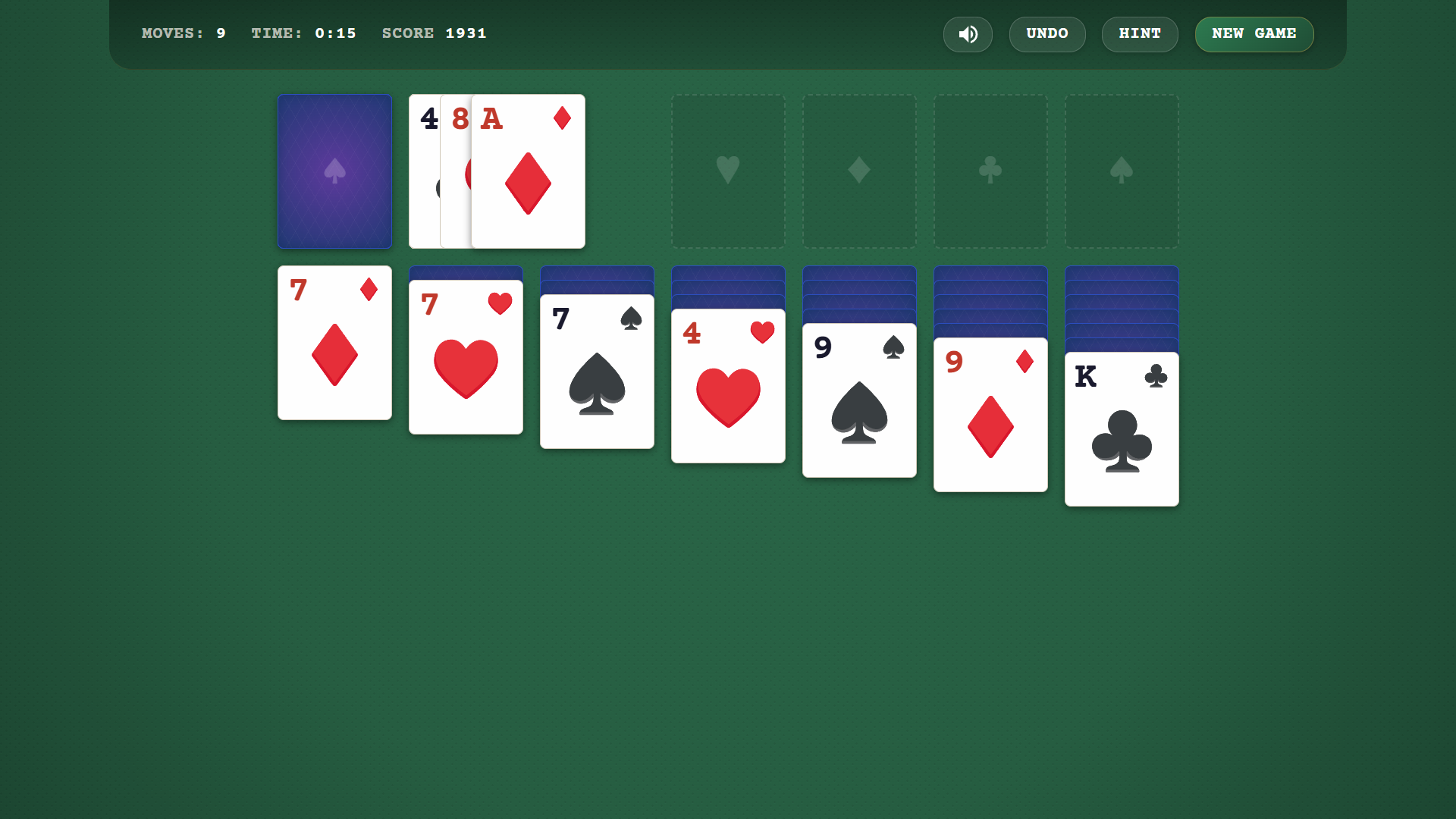Select the Ace of Diamonds on the waste pile
The width and height of the screenshot is (1456, 819).
pos(528,171)
